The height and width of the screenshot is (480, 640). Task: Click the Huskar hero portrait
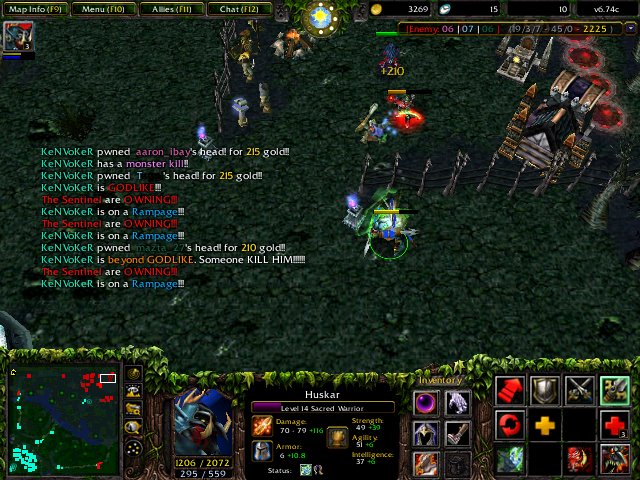pyautogui.click(x=205, y=422)
